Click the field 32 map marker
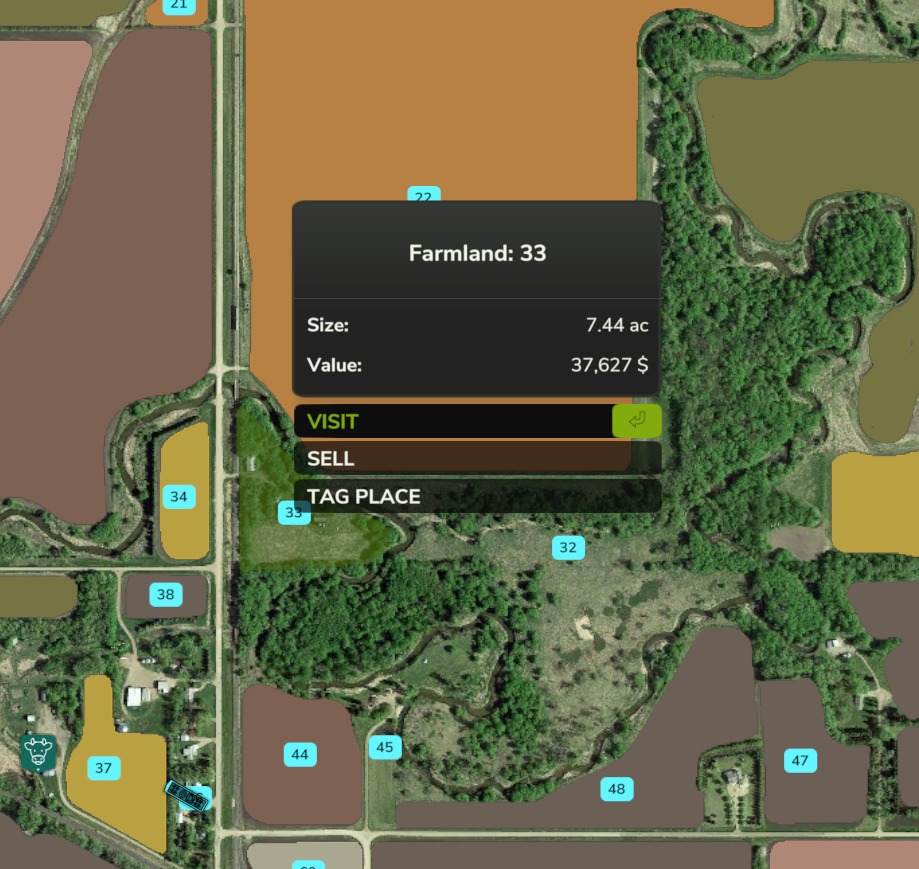 click(x=568, y=548)
